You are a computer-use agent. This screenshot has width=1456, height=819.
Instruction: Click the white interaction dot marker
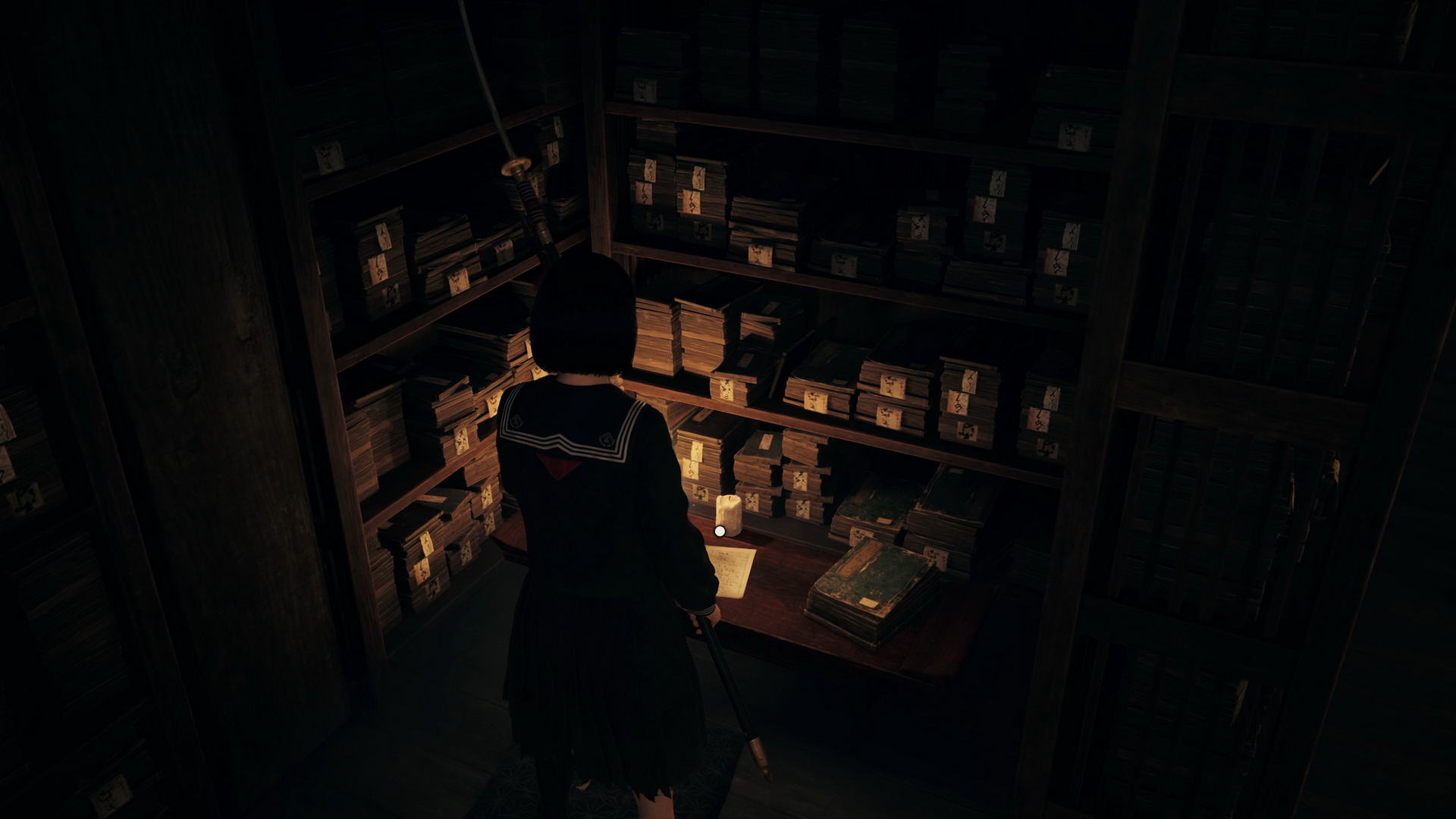click(x=720, y=531)
